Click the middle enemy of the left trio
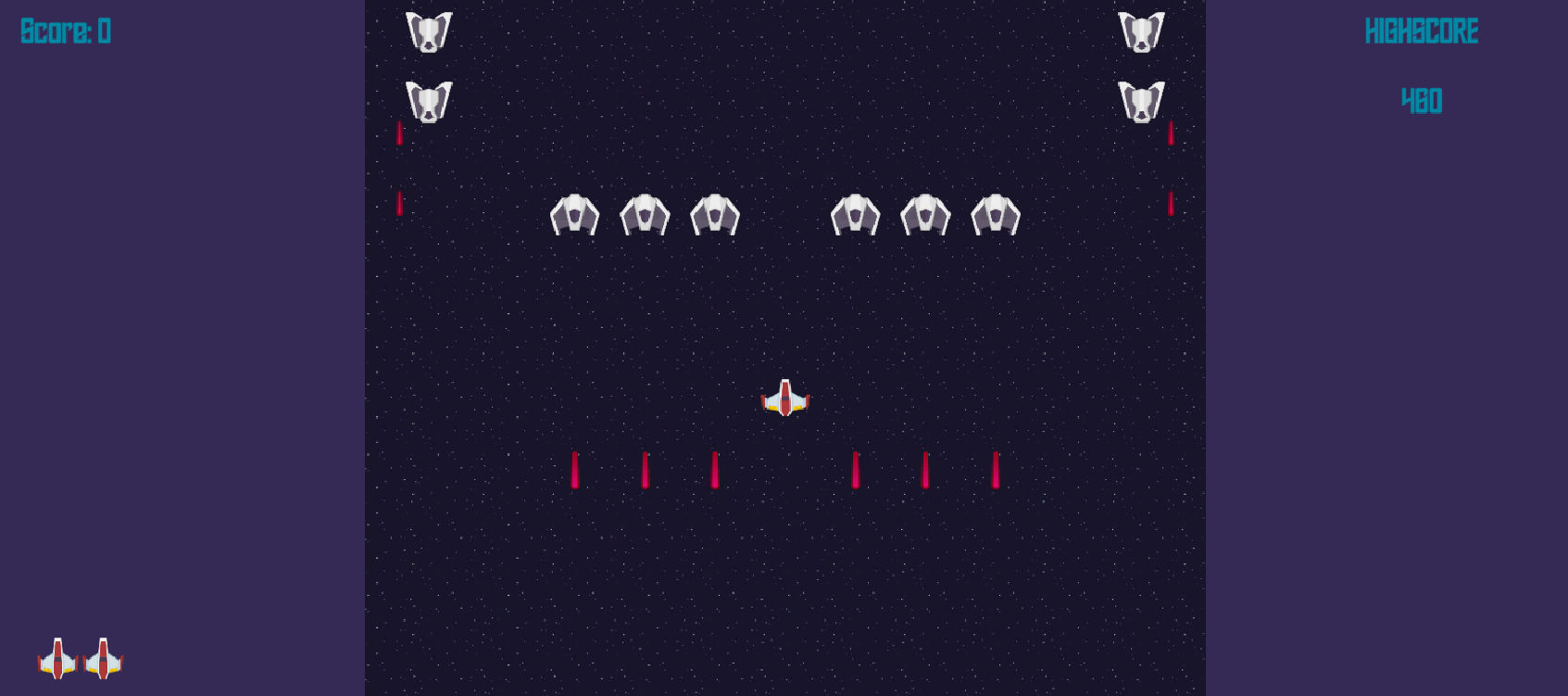This screenshot has width=1568, height=696. pyautogui.click(x=646, y=215)
